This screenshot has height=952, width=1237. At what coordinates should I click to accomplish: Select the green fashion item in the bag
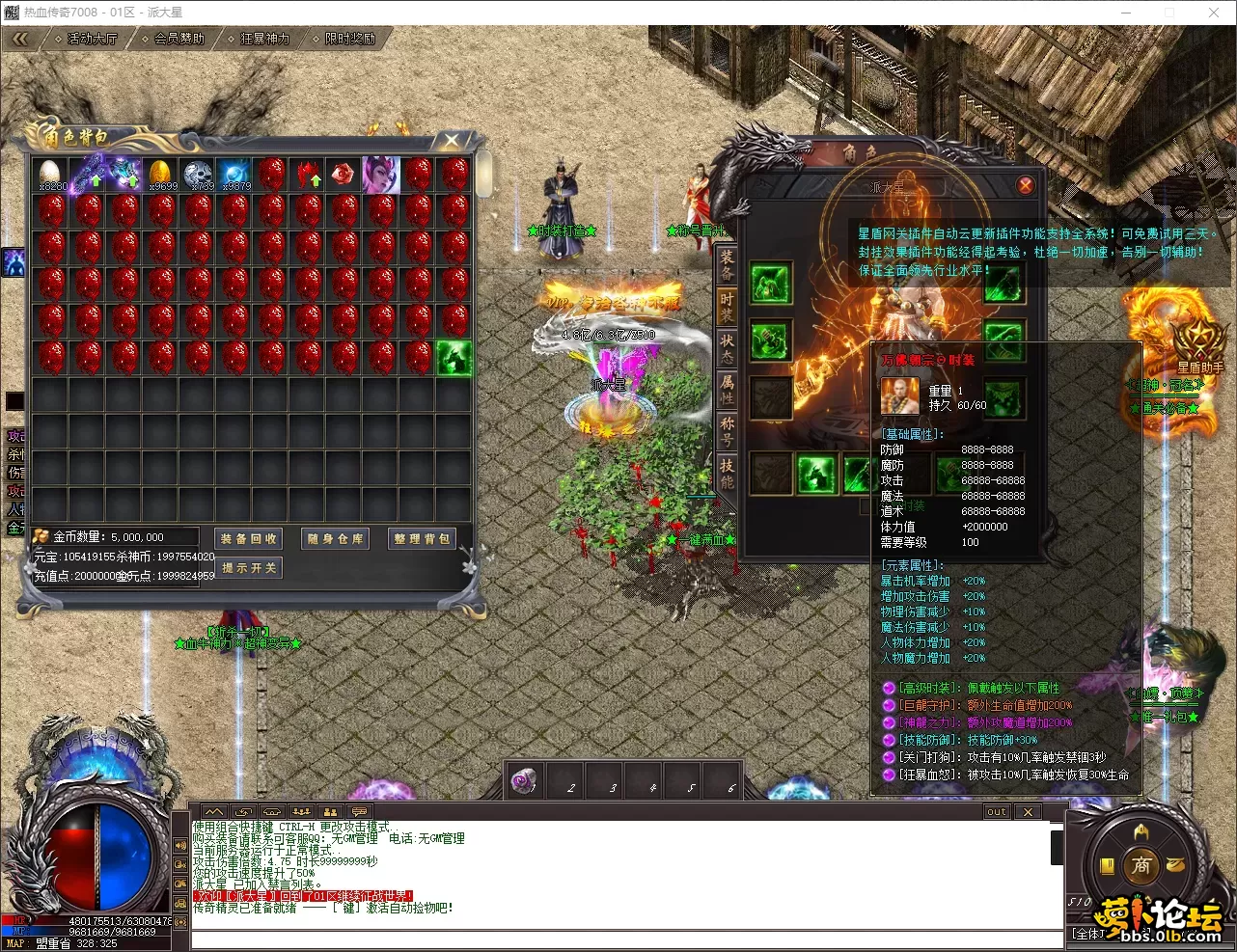tap(454, 358)
